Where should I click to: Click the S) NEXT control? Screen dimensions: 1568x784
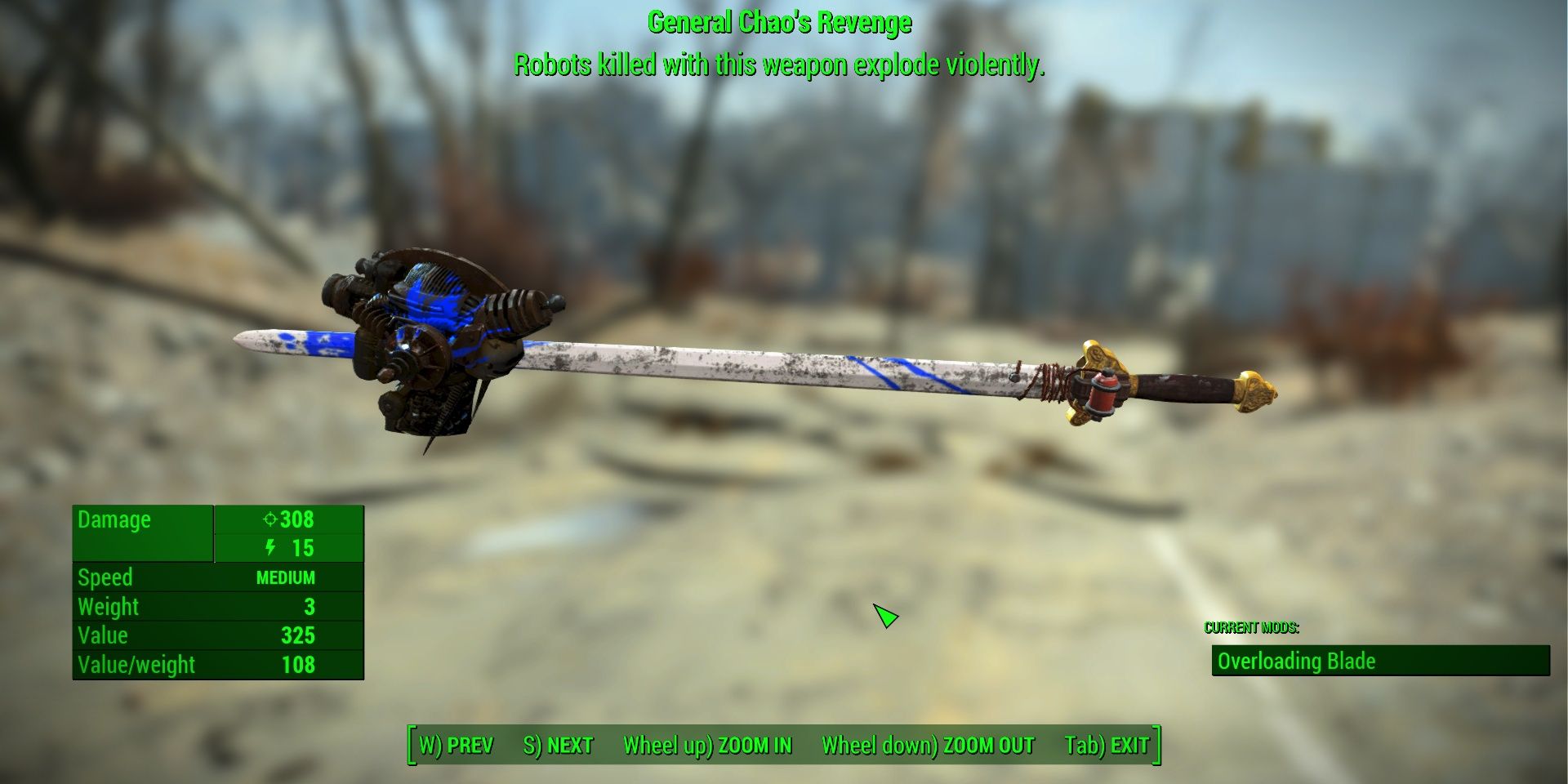[x=559, y=745]
